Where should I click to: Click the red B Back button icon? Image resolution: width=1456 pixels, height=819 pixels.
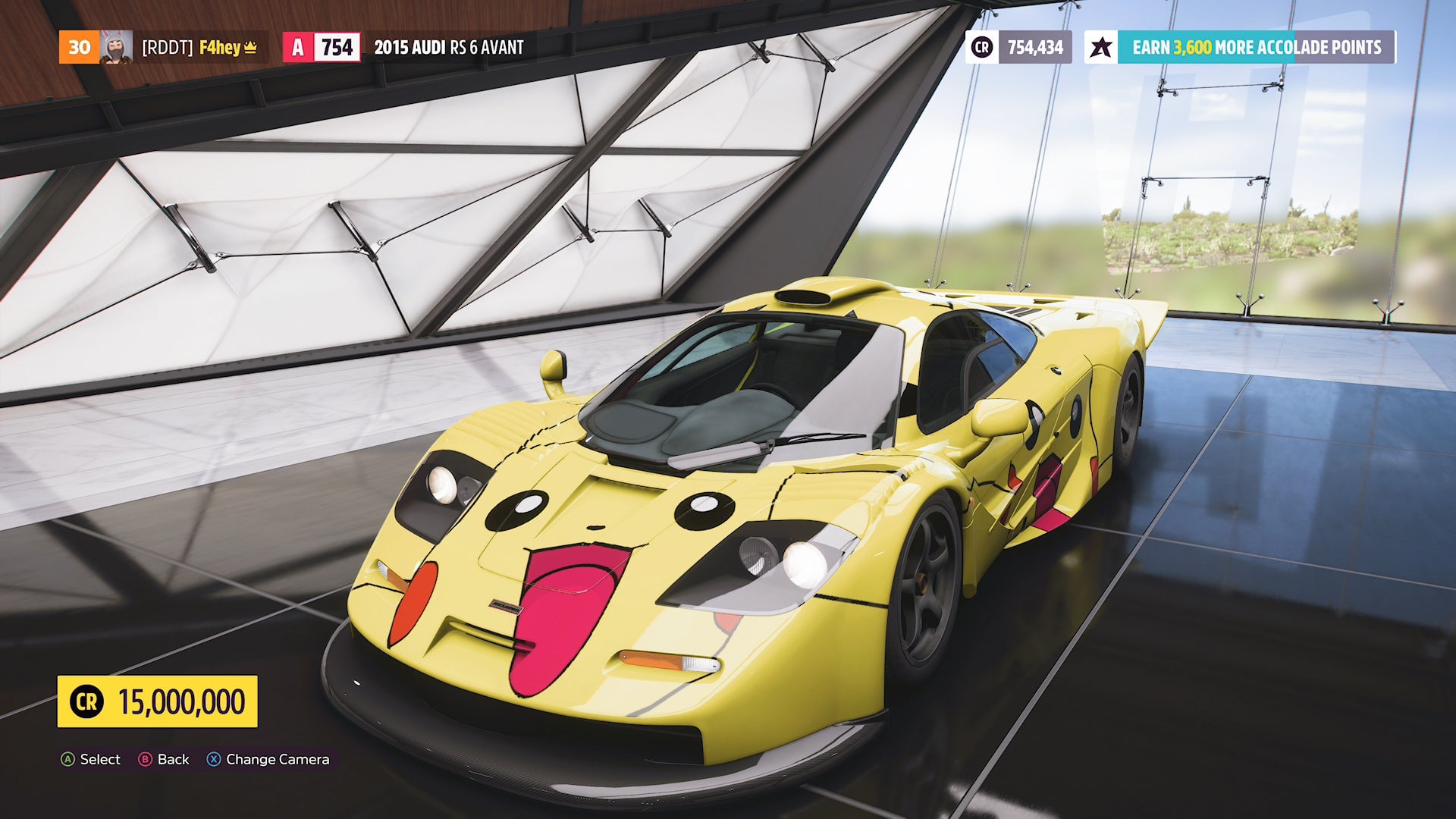pos(144,759)
